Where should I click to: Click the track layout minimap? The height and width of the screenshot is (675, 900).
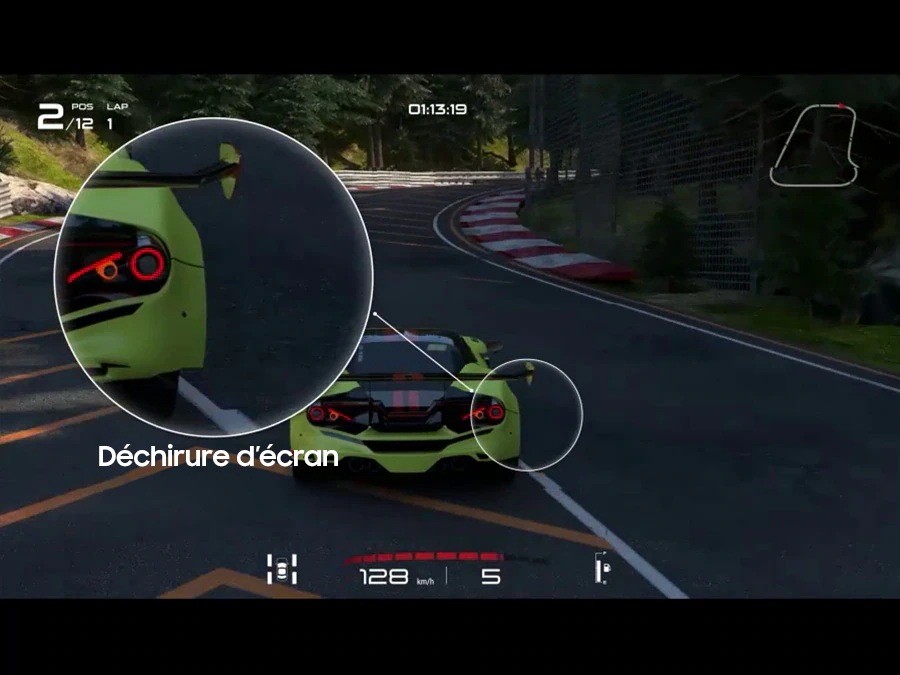(814, 144)
